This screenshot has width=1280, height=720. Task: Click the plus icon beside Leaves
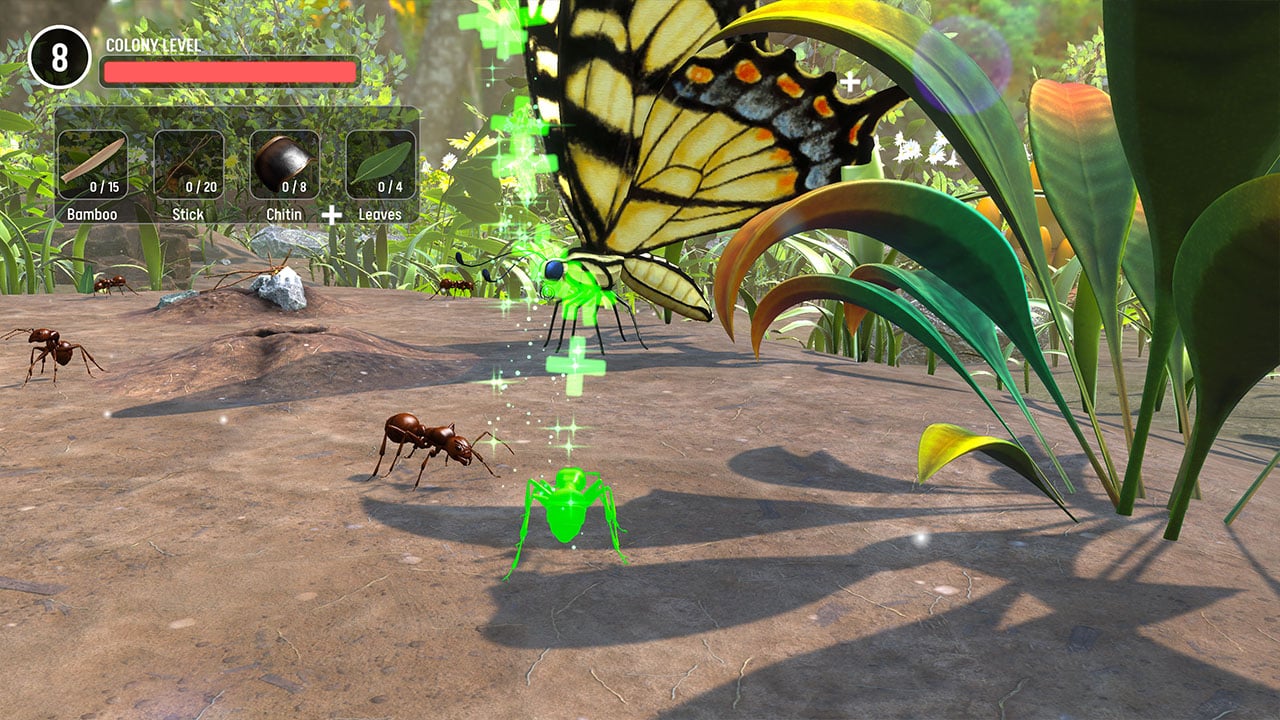(330, 211)
